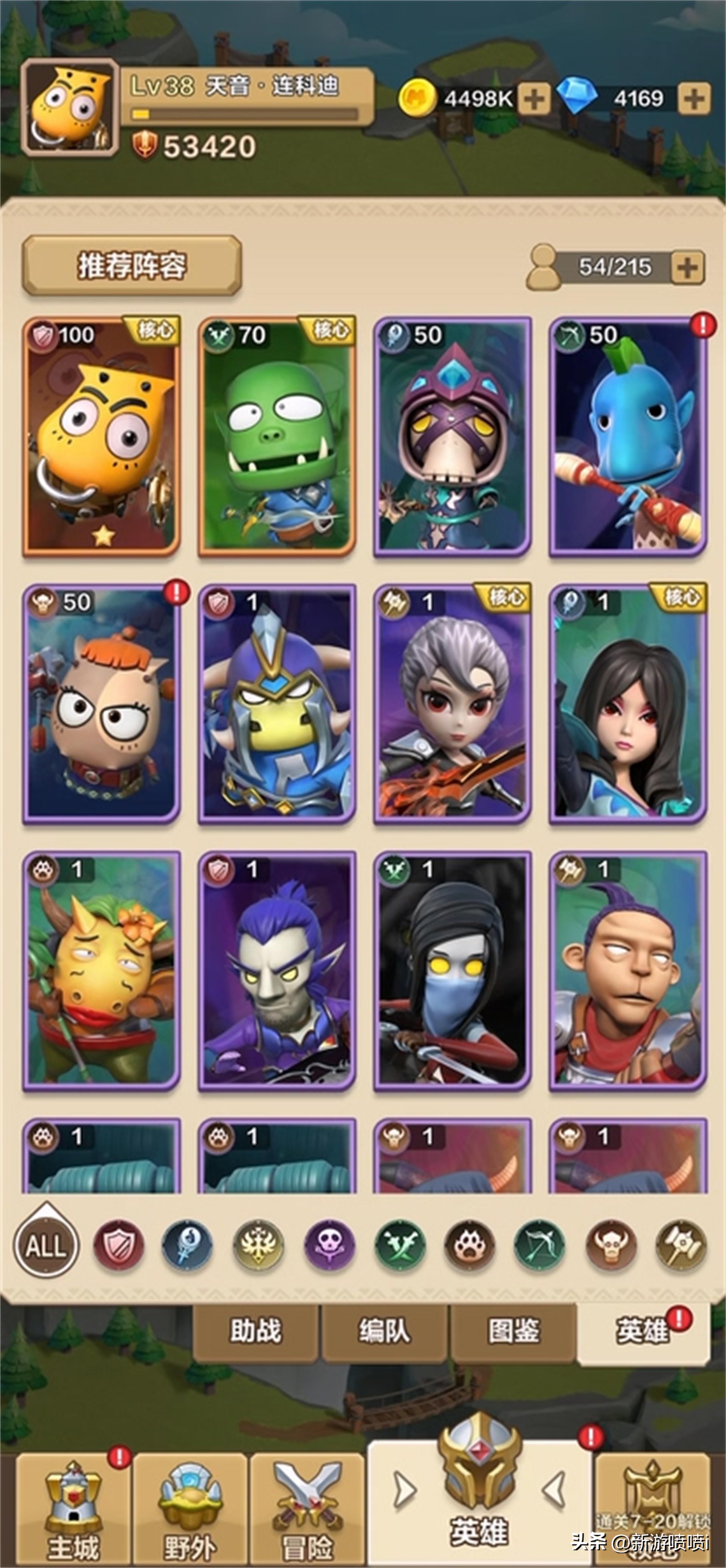Switch to the 助战 assist tab
This screenshot has width=726, height=1568.
pos(256,1331)
